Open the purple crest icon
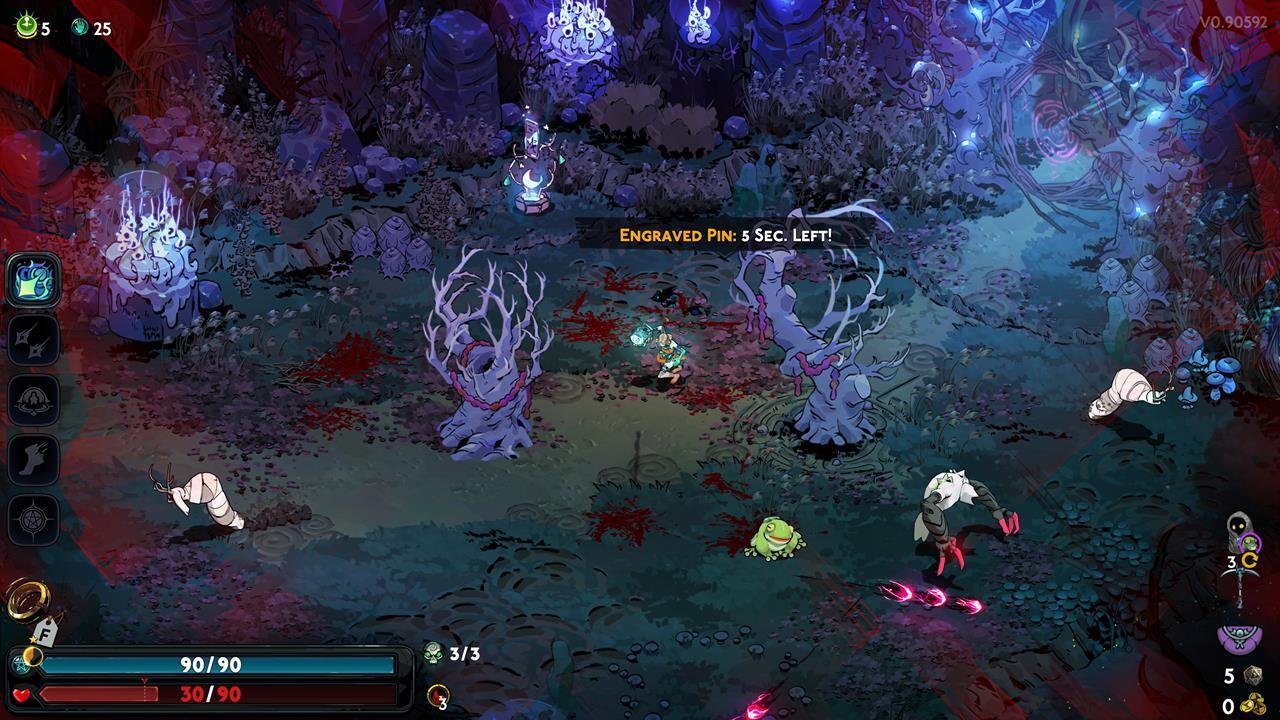The width and height of the screenshot is (1280, 720). (1240, 636)
